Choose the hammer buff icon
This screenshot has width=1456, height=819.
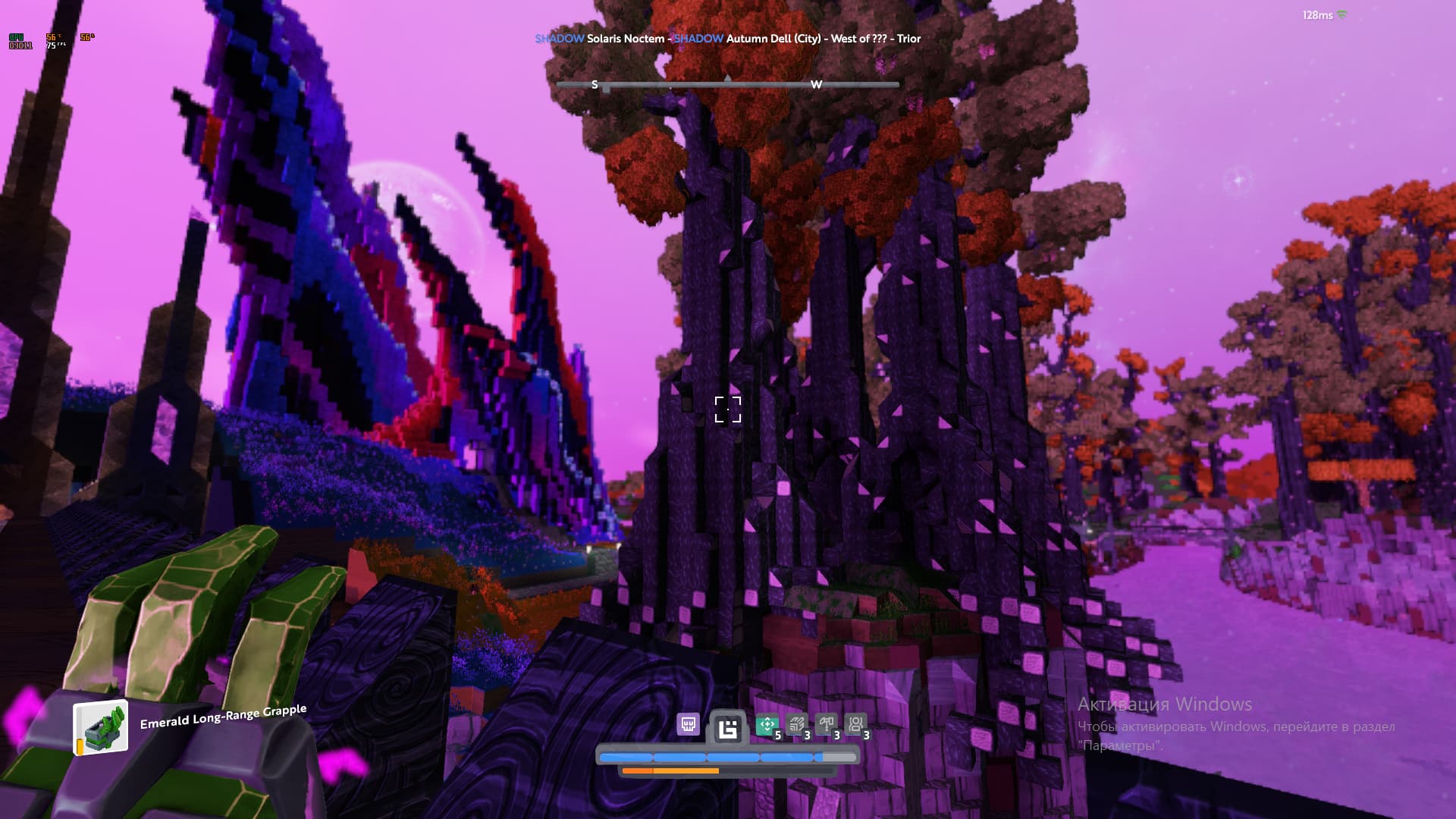tap(826, 725)
